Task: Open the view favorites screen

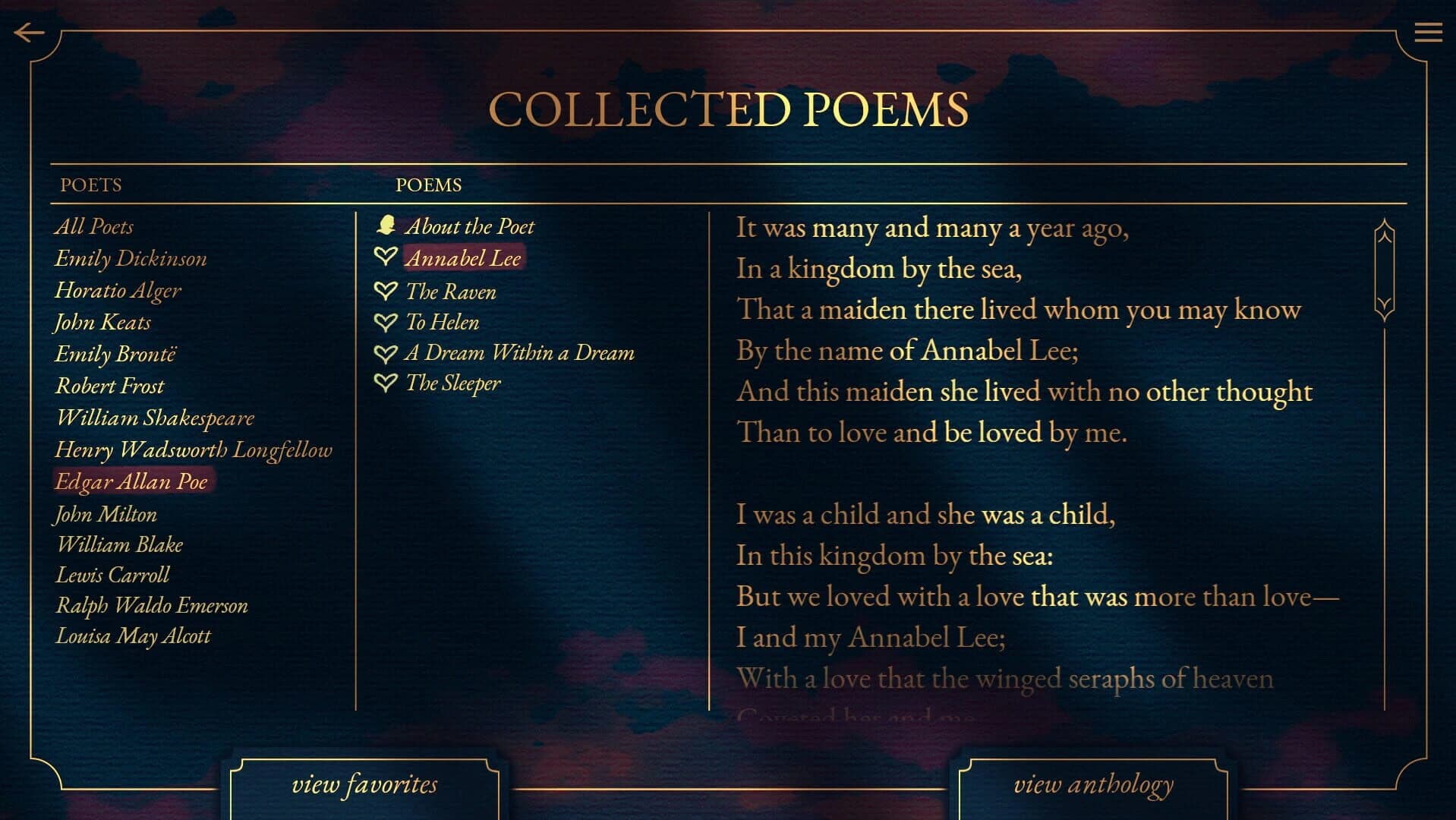Action: 365,785
